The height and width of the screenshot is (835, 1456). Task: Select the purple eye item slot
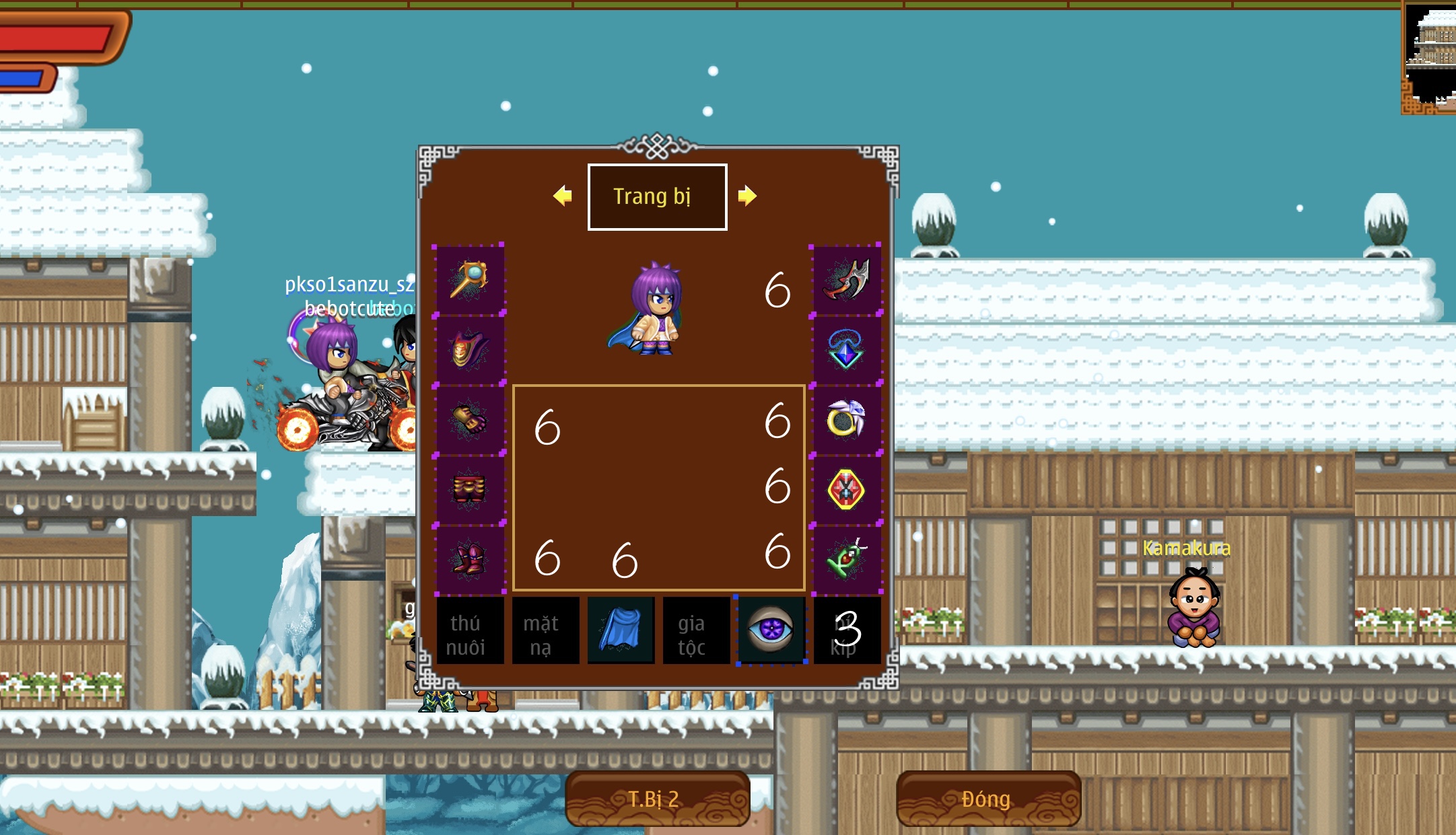[771, 631]
